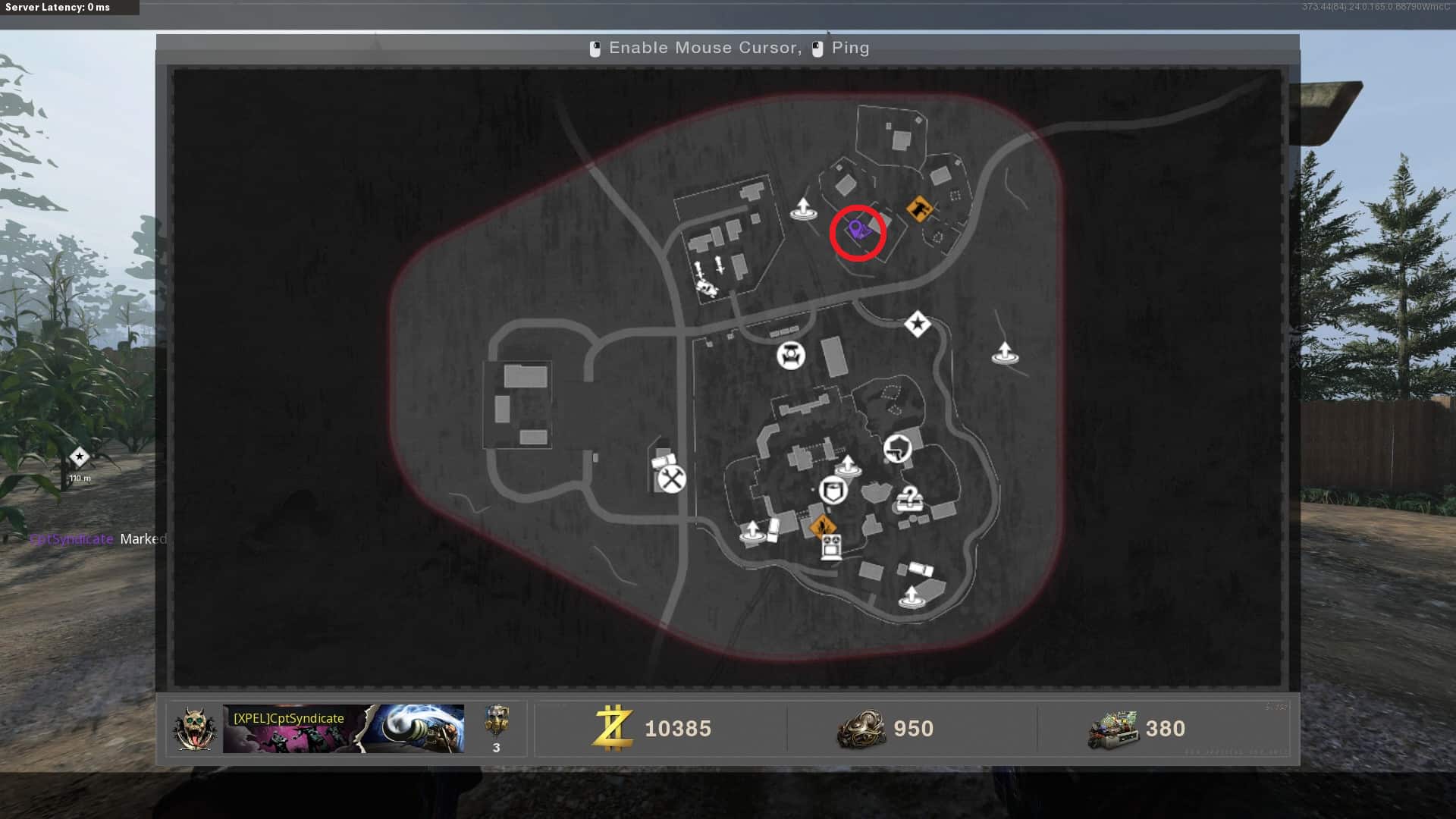
Task: Open the CptSyndicate player card banner
Action: coord(343,729)
